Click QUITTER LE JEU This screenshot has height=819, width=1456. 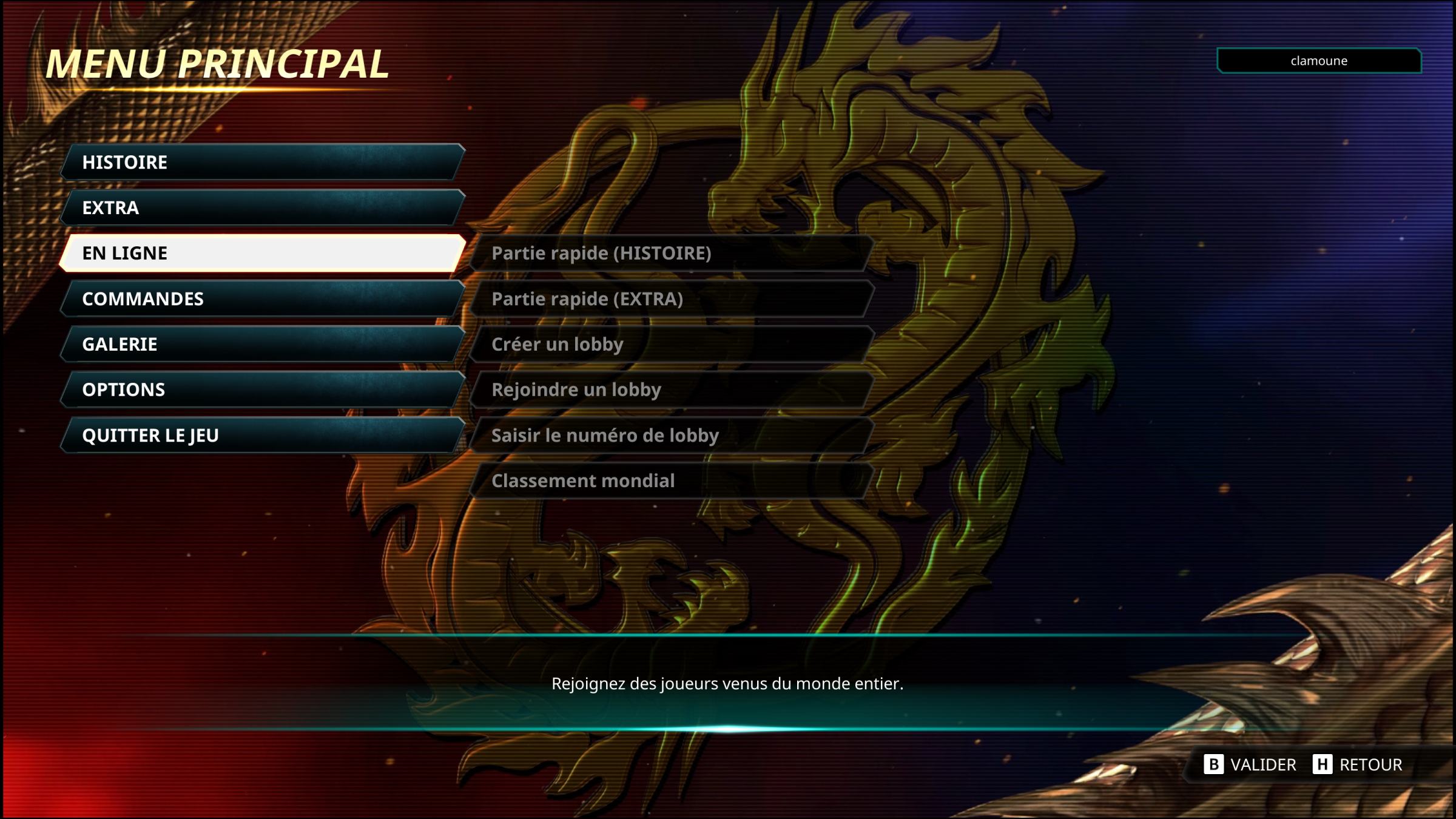pyautogui.click(x=262, y=435)
